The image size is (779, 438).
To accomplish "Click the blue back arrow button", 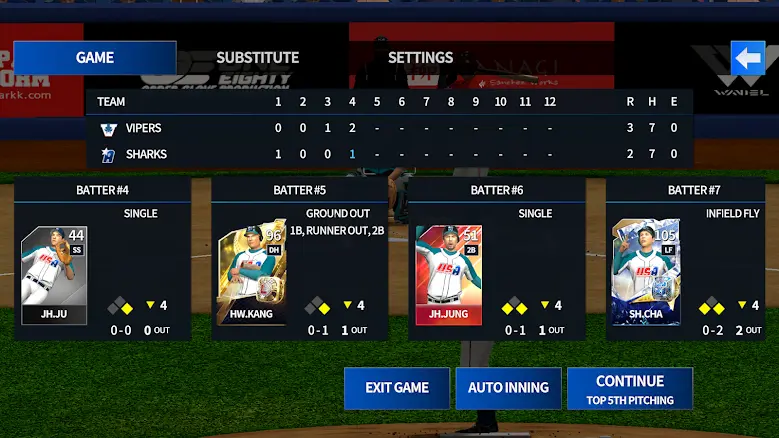I will (x=748, y=58).
